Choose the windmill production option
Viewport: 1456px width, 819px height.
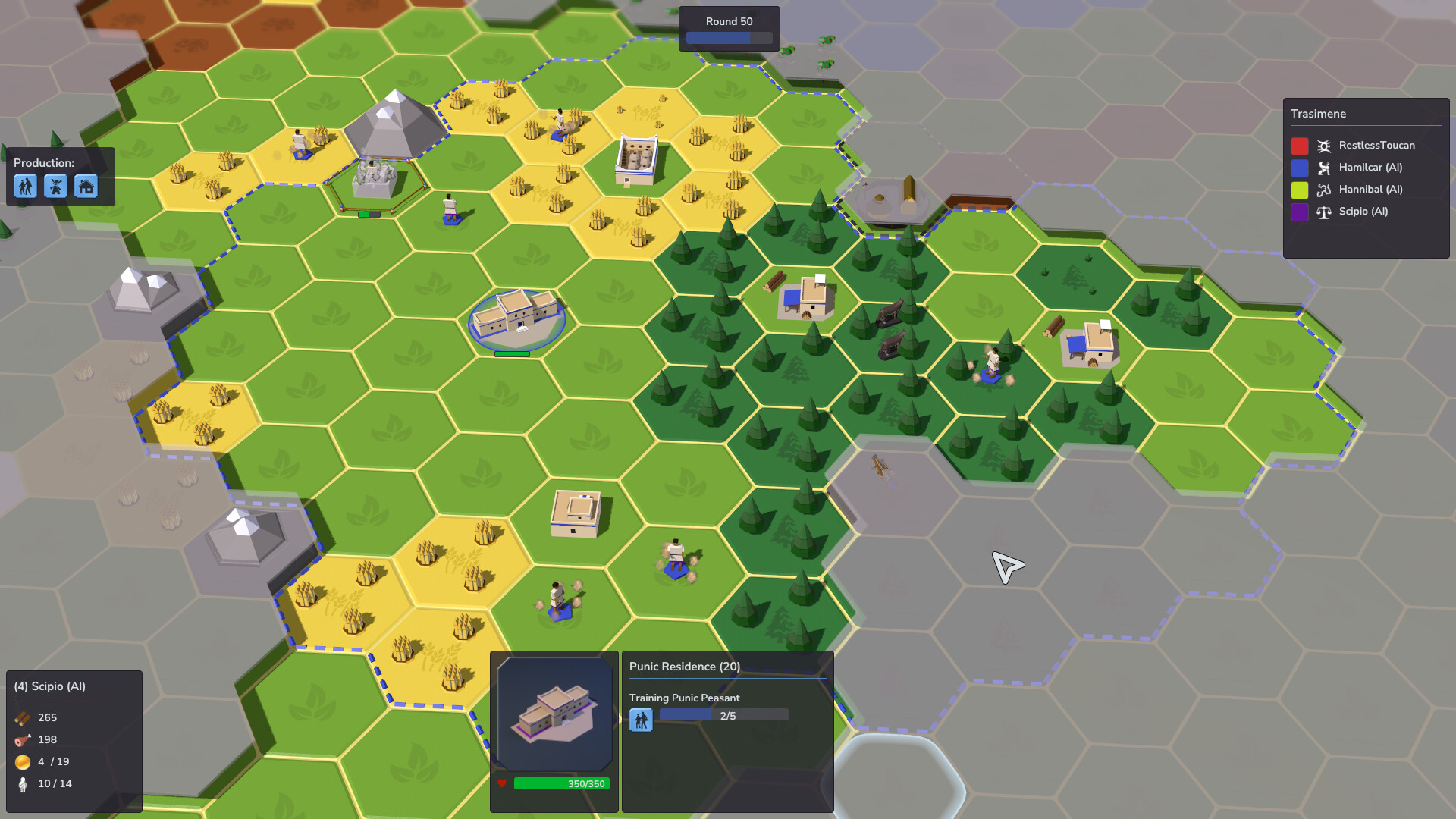coord(56,186)
